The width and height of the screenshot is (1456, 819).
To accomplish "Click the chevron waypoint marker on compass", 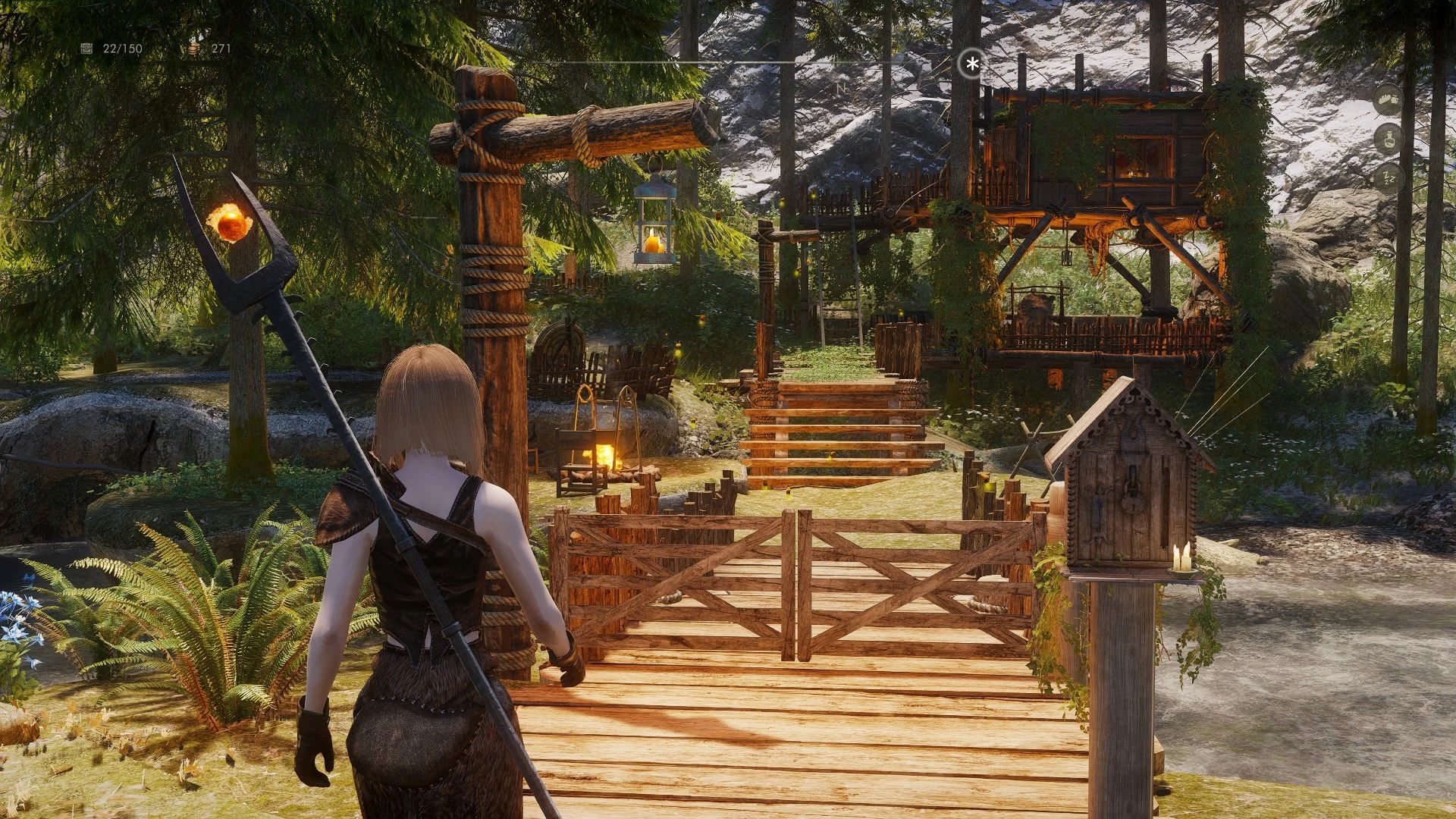I will point(728,61).
